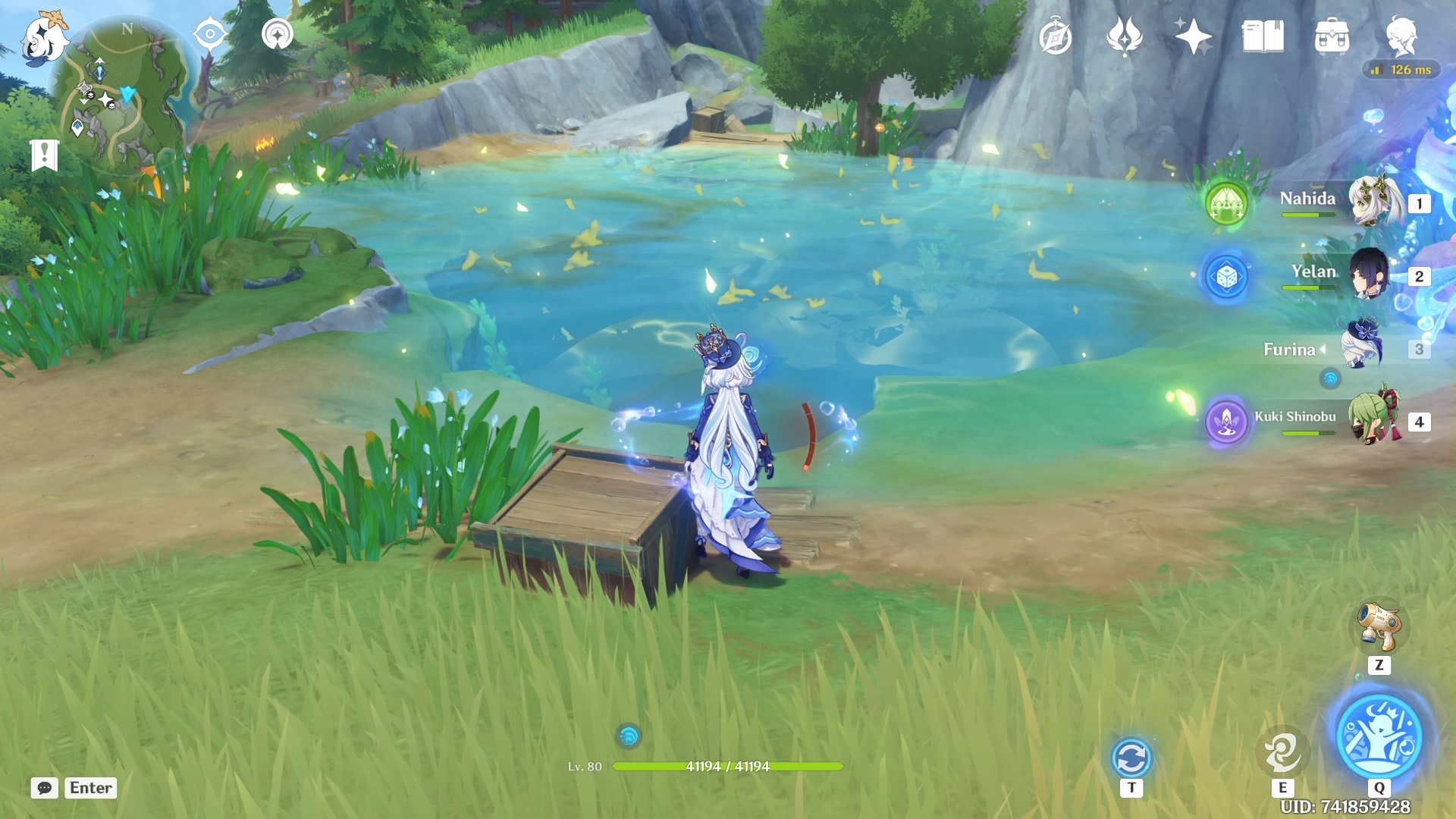1456x819 pixels.
Task: Open the backpack inventory
Action: click(x=1332, y=36)
